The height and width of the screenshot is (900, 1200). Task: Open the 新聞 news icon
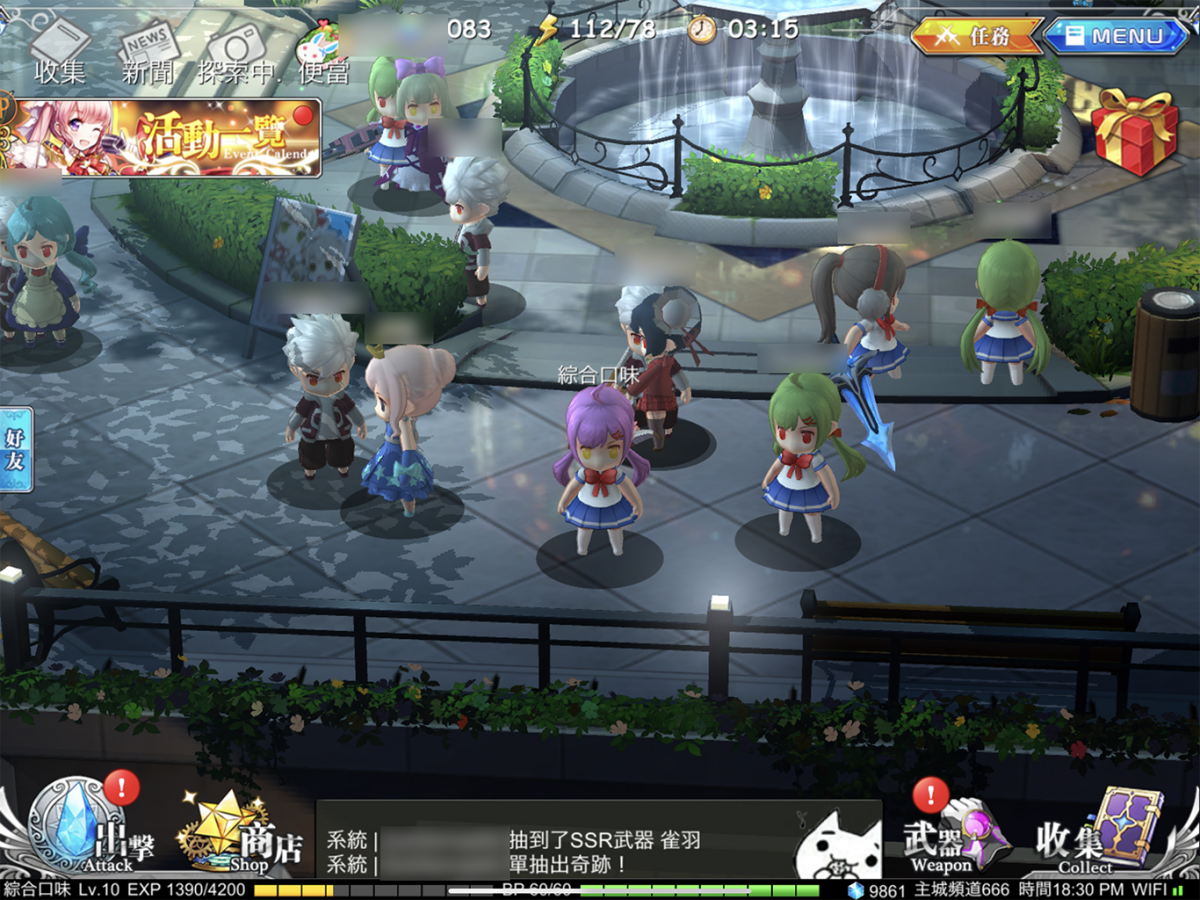(x=146, y=50)
